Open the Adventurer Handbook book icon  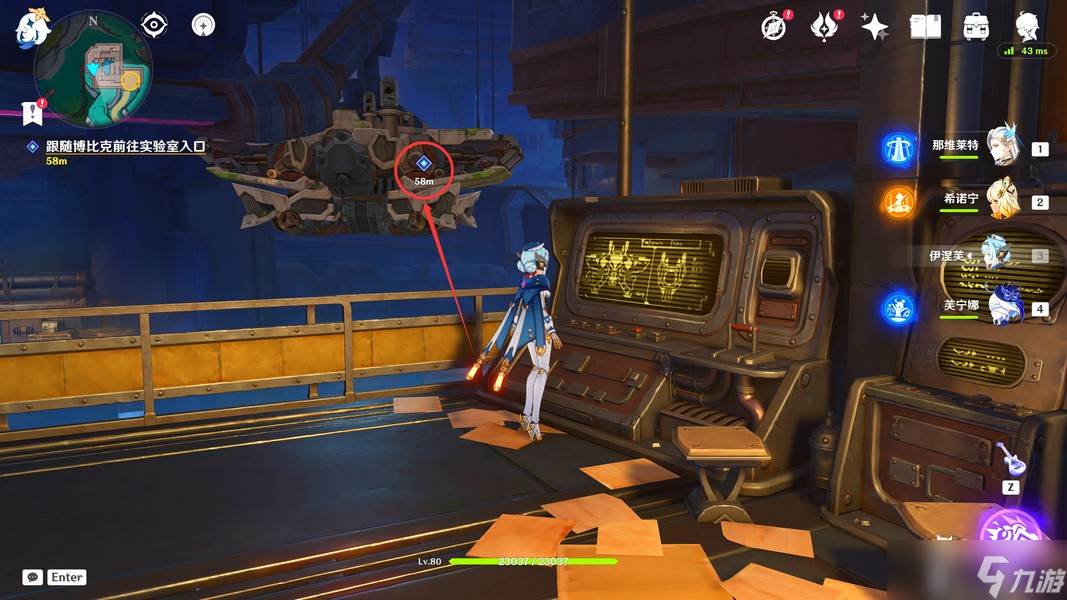(925, 26)
